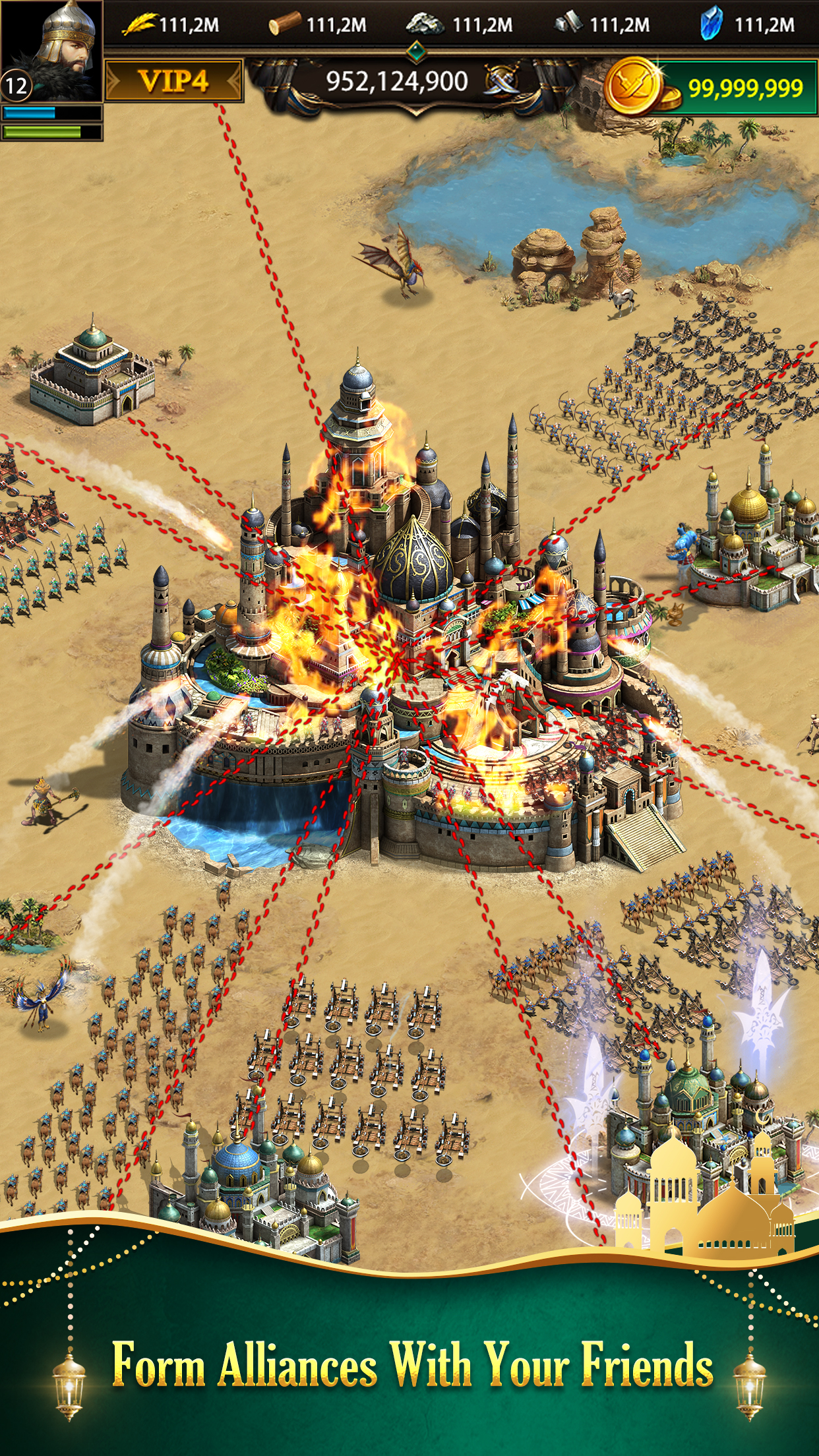Select the silver ore resource icon

point(426,24)
